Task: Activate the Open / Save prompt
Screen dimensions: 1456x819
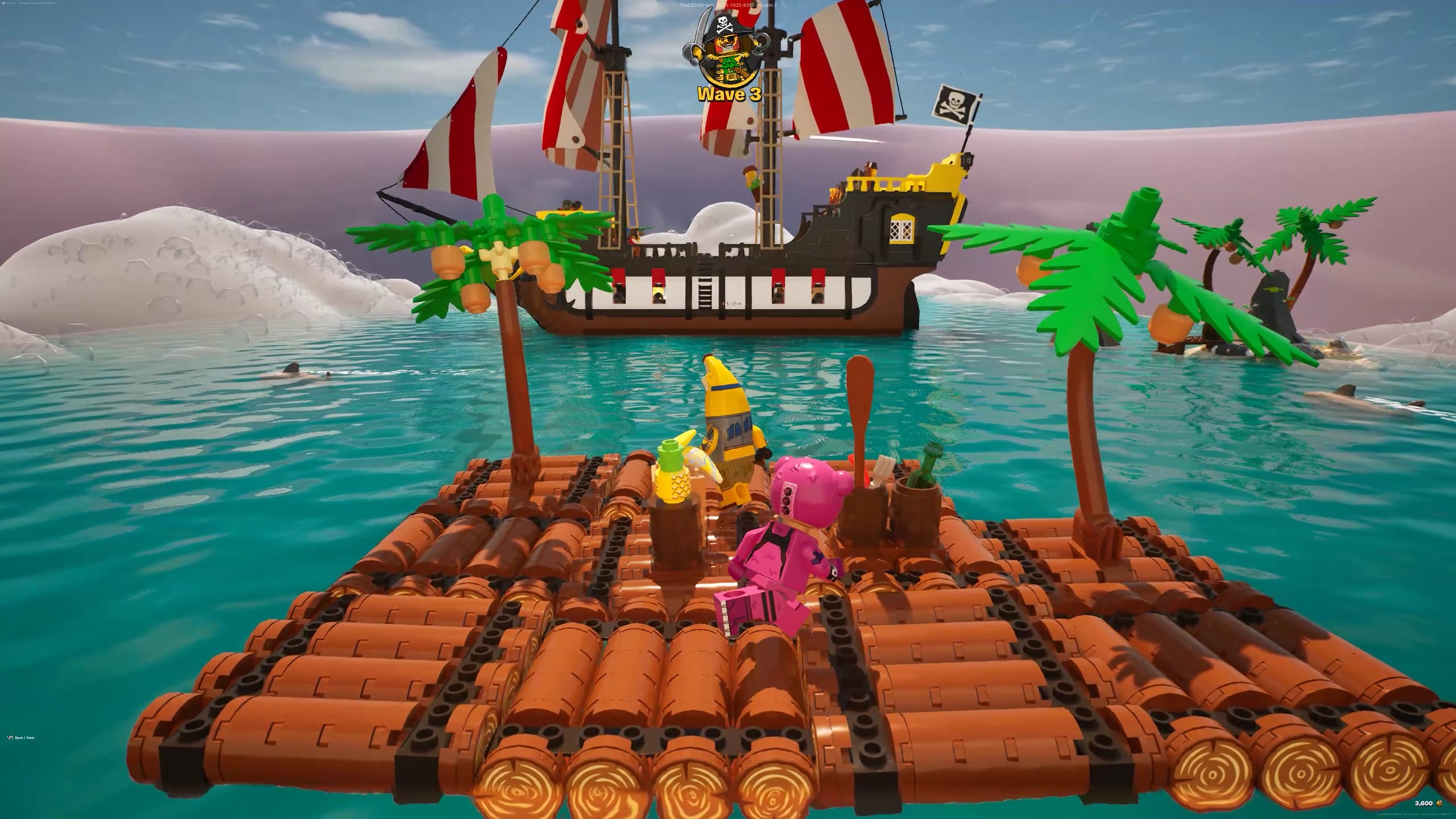Action: click(26, 737)
